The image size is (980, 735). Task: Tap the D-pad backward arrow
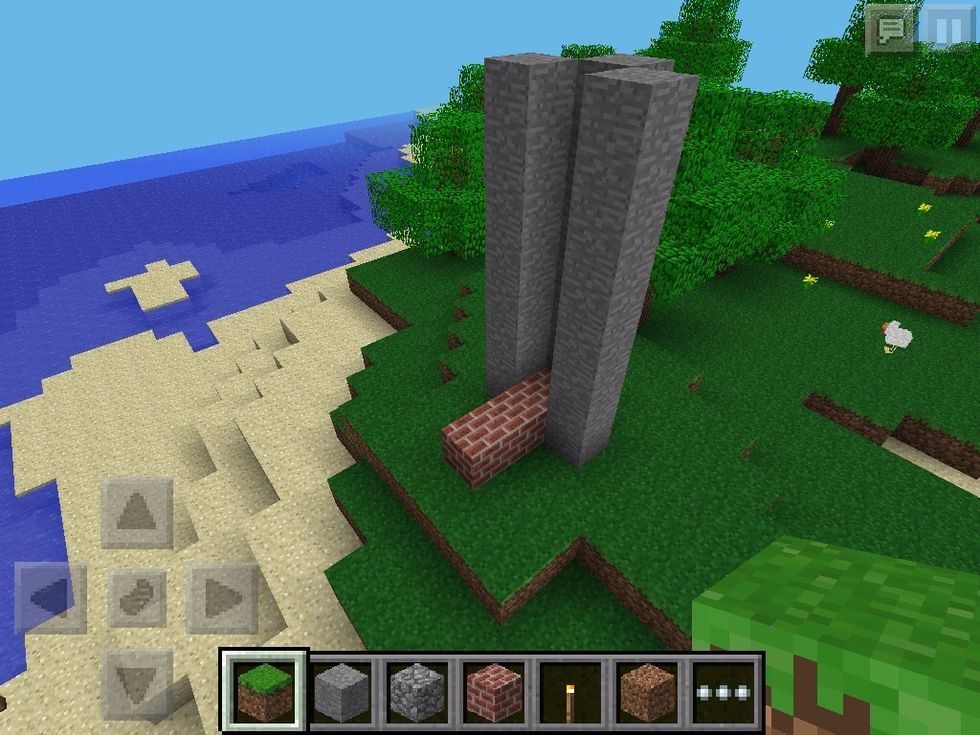137,684
